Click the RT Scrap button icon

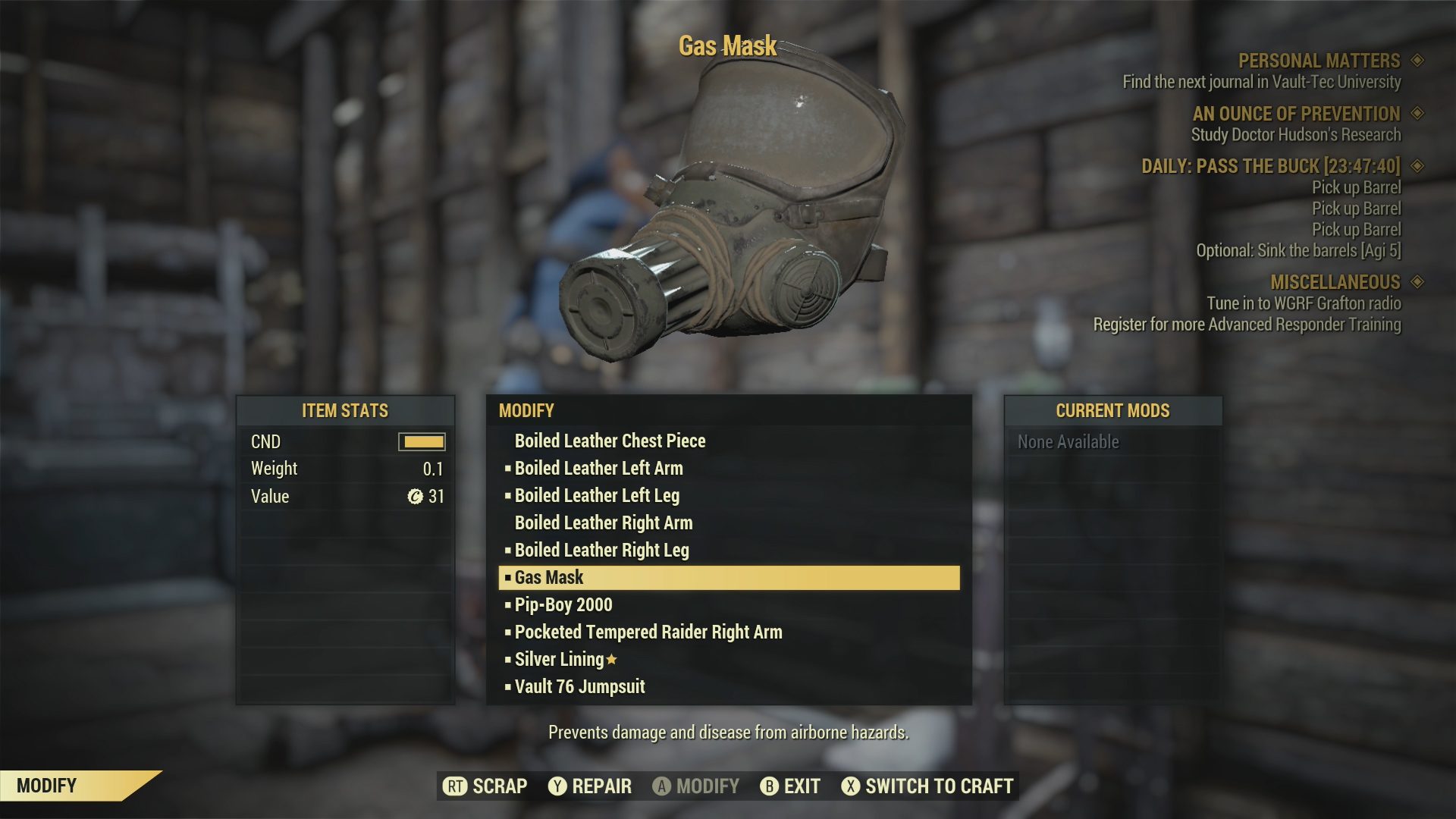tap(453, 786)
